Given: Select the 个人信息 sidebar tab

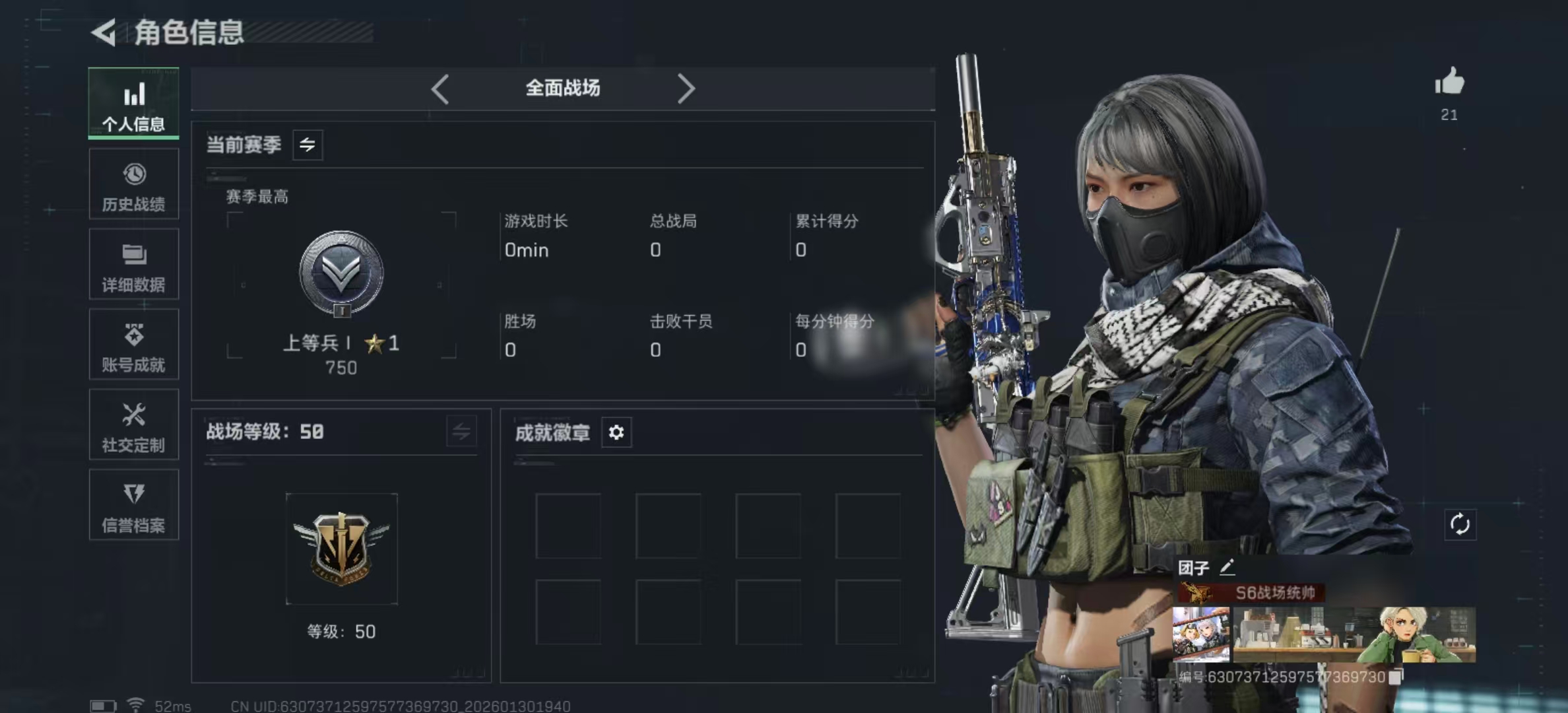Looking at the screenshot, I should tap(134, 104).
